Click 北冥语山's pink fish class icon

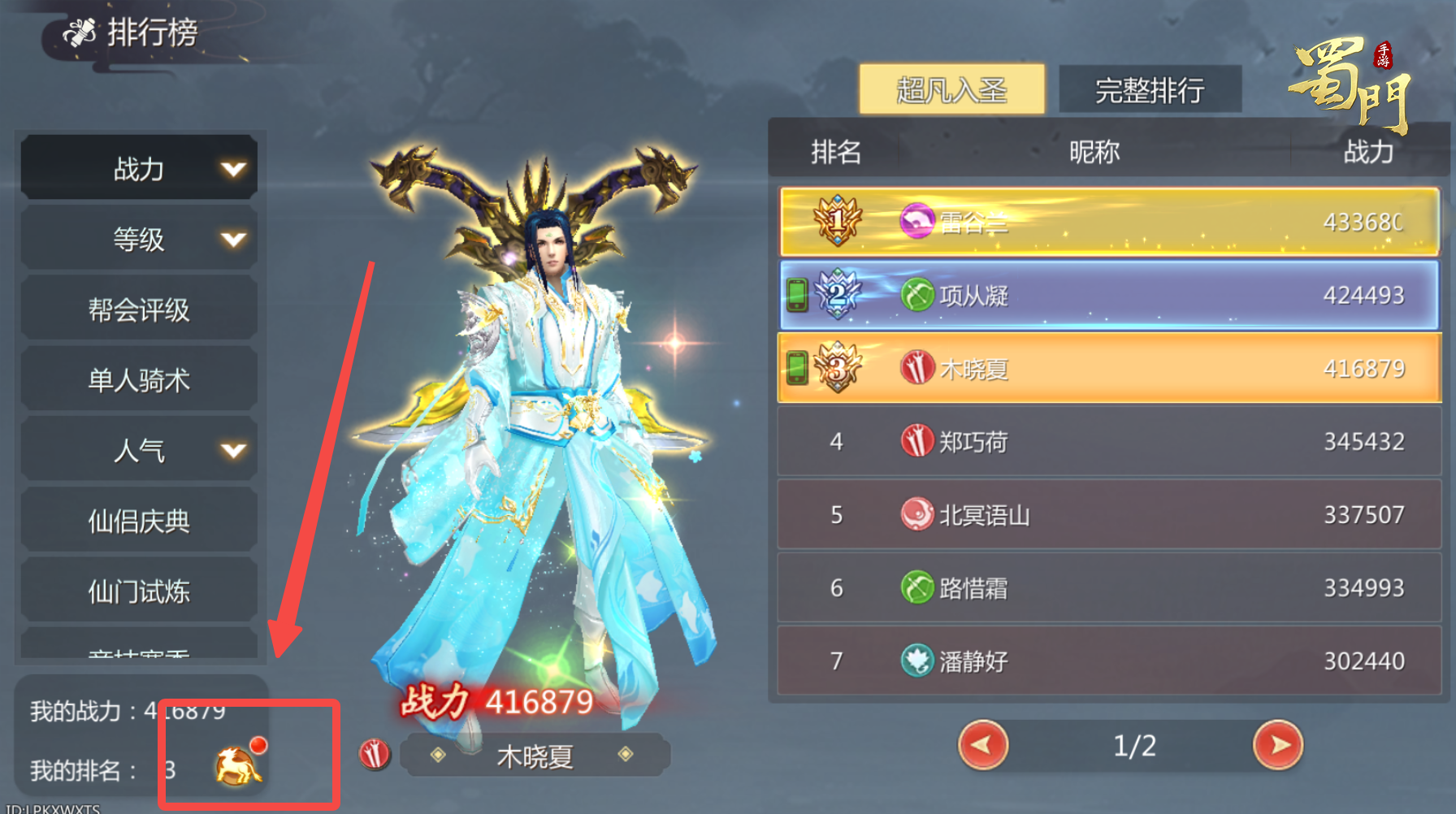[x=916, y=514]
